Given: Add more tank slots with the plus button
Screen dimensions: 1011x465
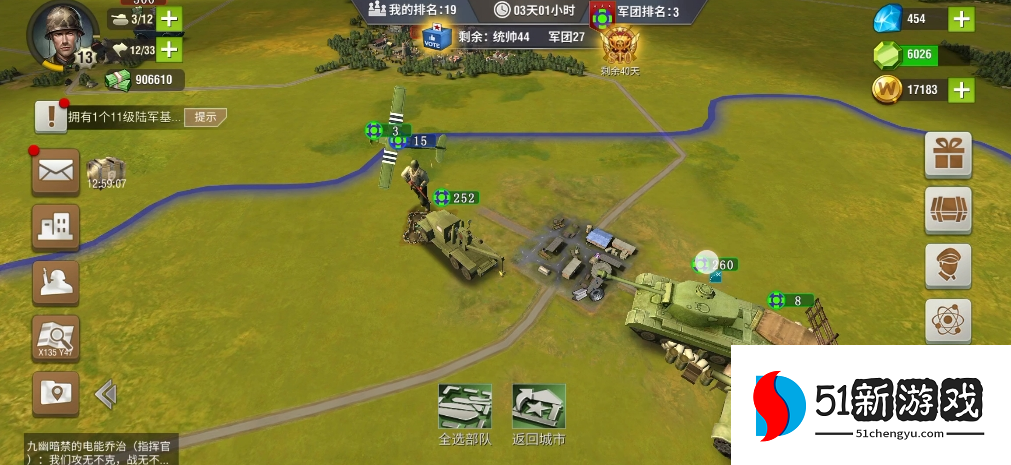Looking at the screenshot, I should (169, 19).
